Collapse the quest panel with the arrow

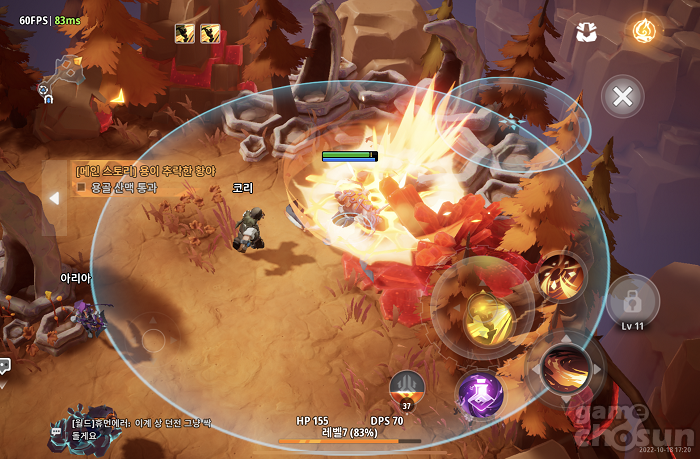55,198
